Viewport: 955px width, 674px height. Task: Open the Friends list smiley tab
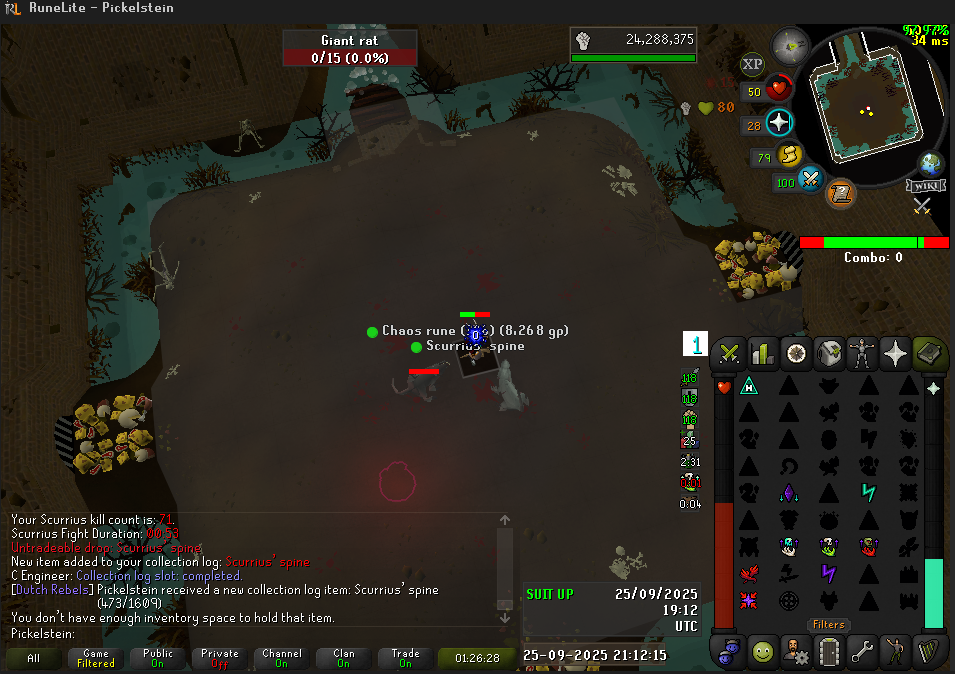(x=763, y=652)
